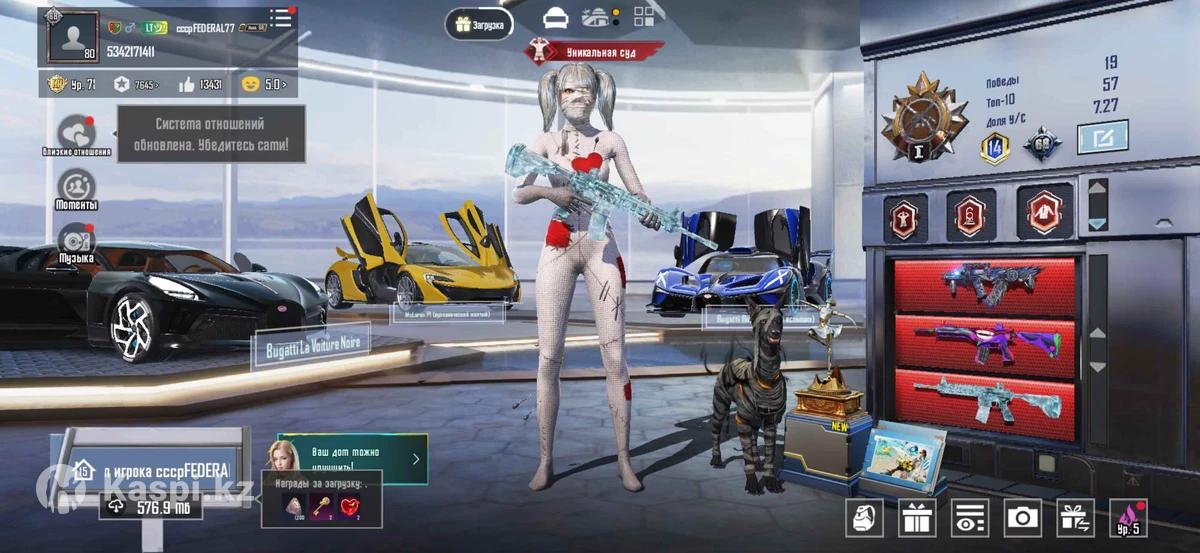Open the hamburger list menu with red dot
The image size is (1200, 553).
[281, 17]
